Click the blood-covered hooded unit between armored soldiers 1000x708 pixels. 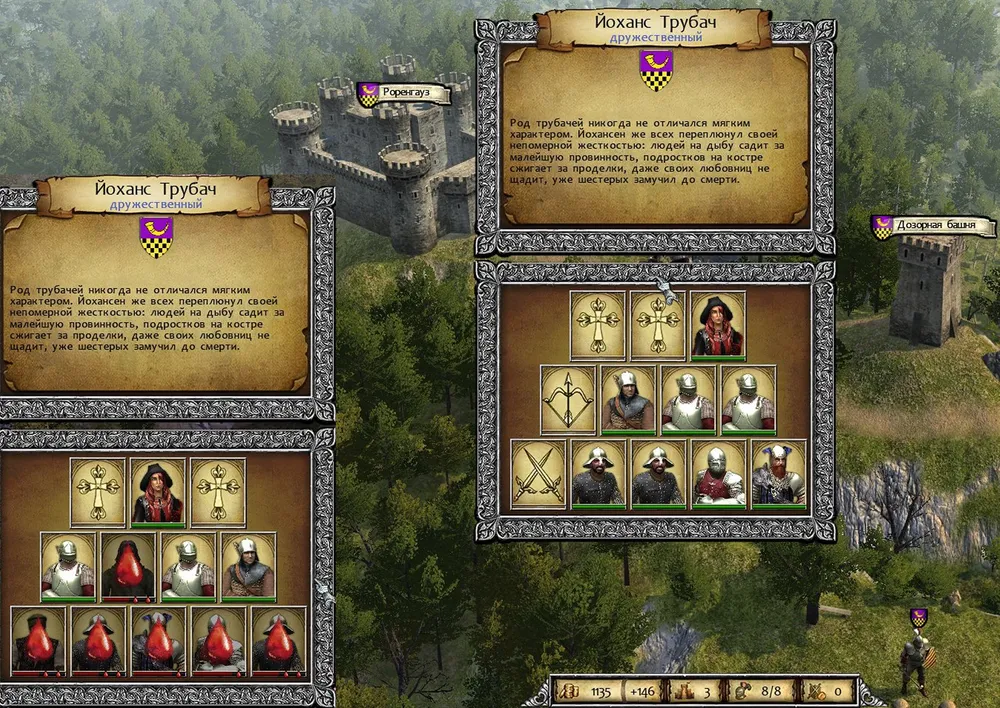pos(128,566)
